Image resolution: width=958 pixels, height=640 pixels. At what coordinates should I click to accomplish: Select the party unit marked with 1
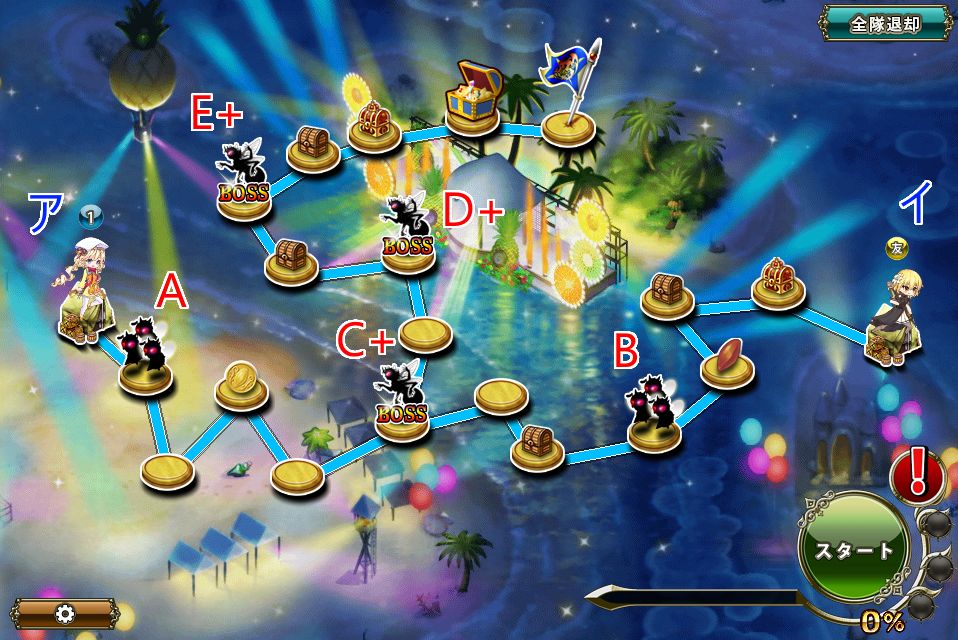[86, 290]
